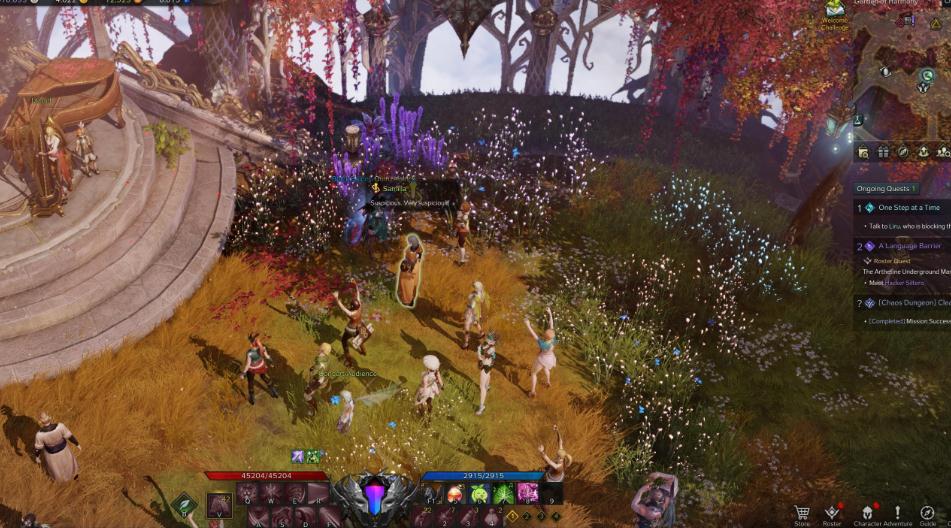This screenshot has height=528, width=951.
Task: Click the compass icon below the minimap
Action: pyautogui.click(x=903, y=152)
